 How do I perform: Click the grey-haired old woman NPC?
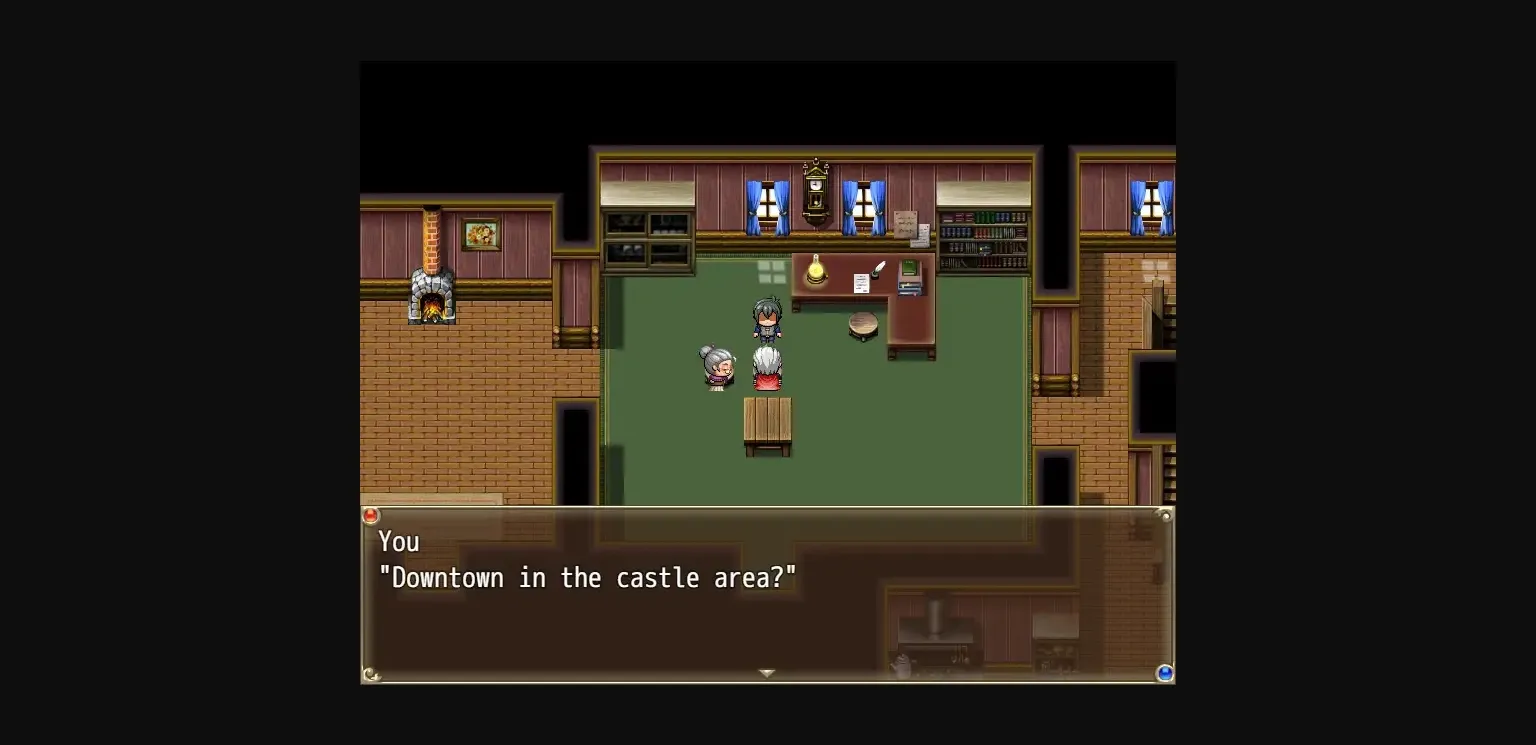point(716,370)
